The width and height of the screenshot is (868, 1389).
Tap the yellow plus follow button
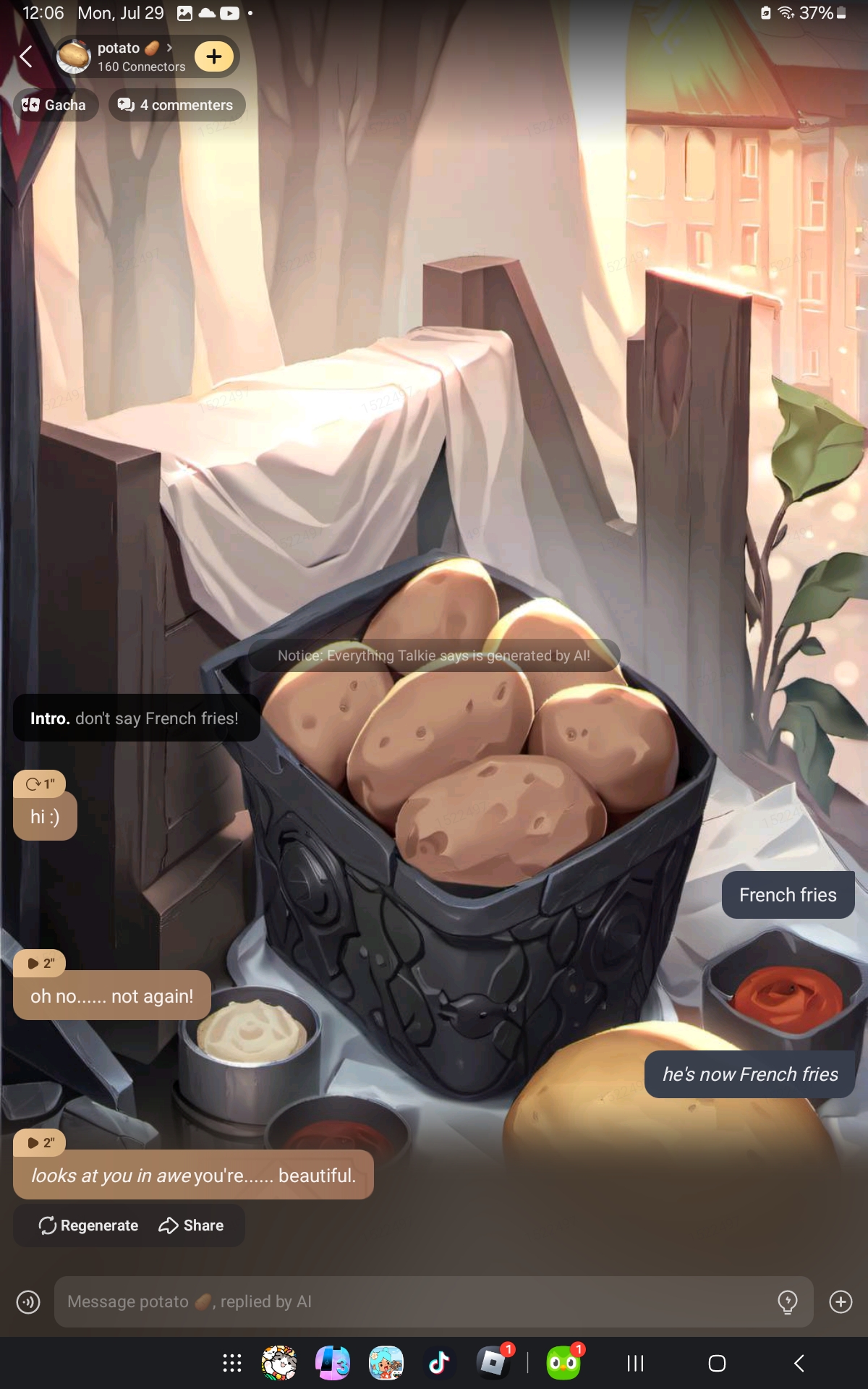click(214, 56)
